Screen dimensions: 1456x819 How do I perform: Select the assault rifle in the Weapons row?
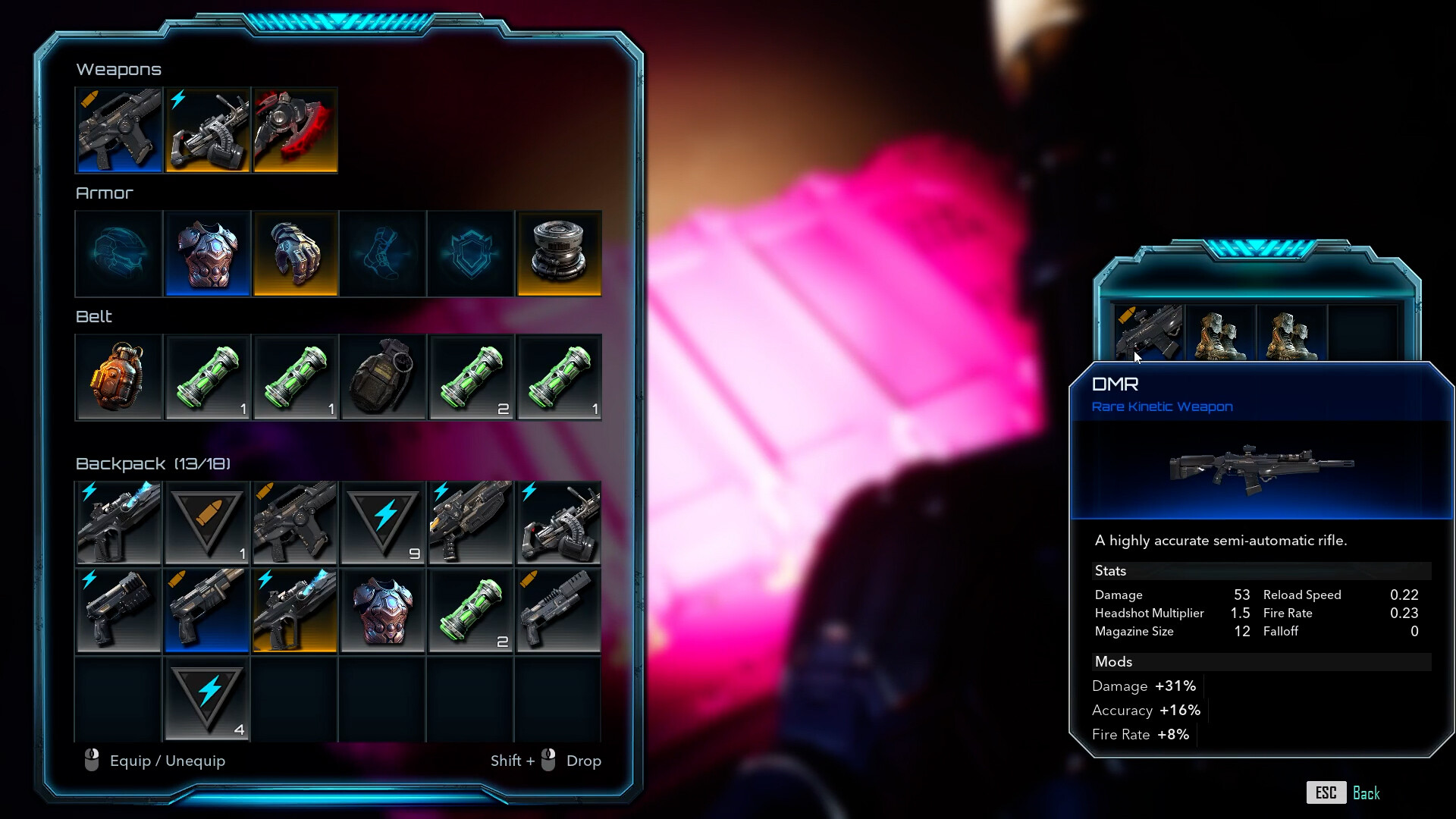pyautogui.click(x=118, y=130)
